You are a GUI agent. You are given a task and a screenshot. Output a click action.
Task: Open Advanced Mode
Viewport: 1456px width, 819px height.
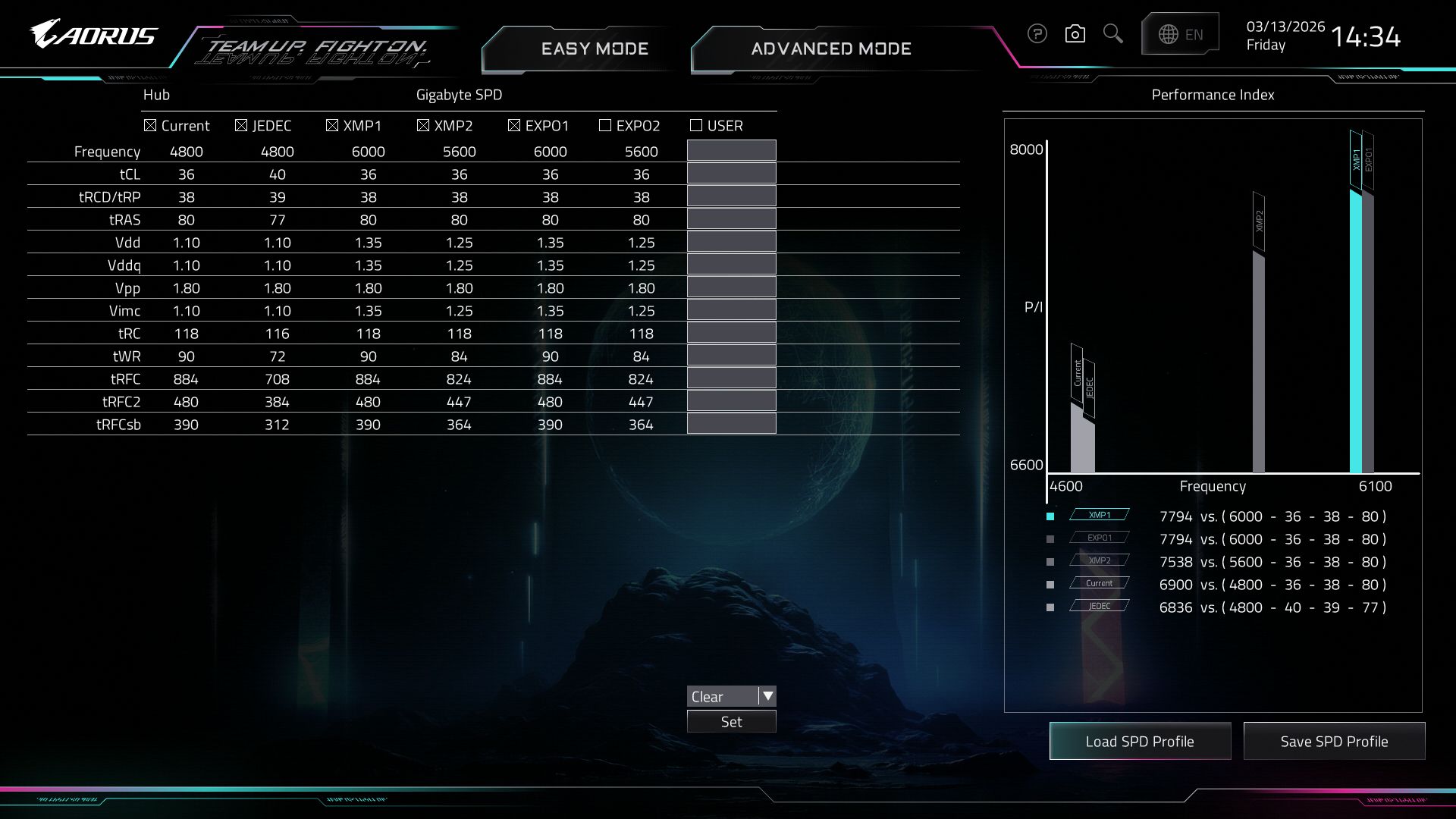point(830,49)
